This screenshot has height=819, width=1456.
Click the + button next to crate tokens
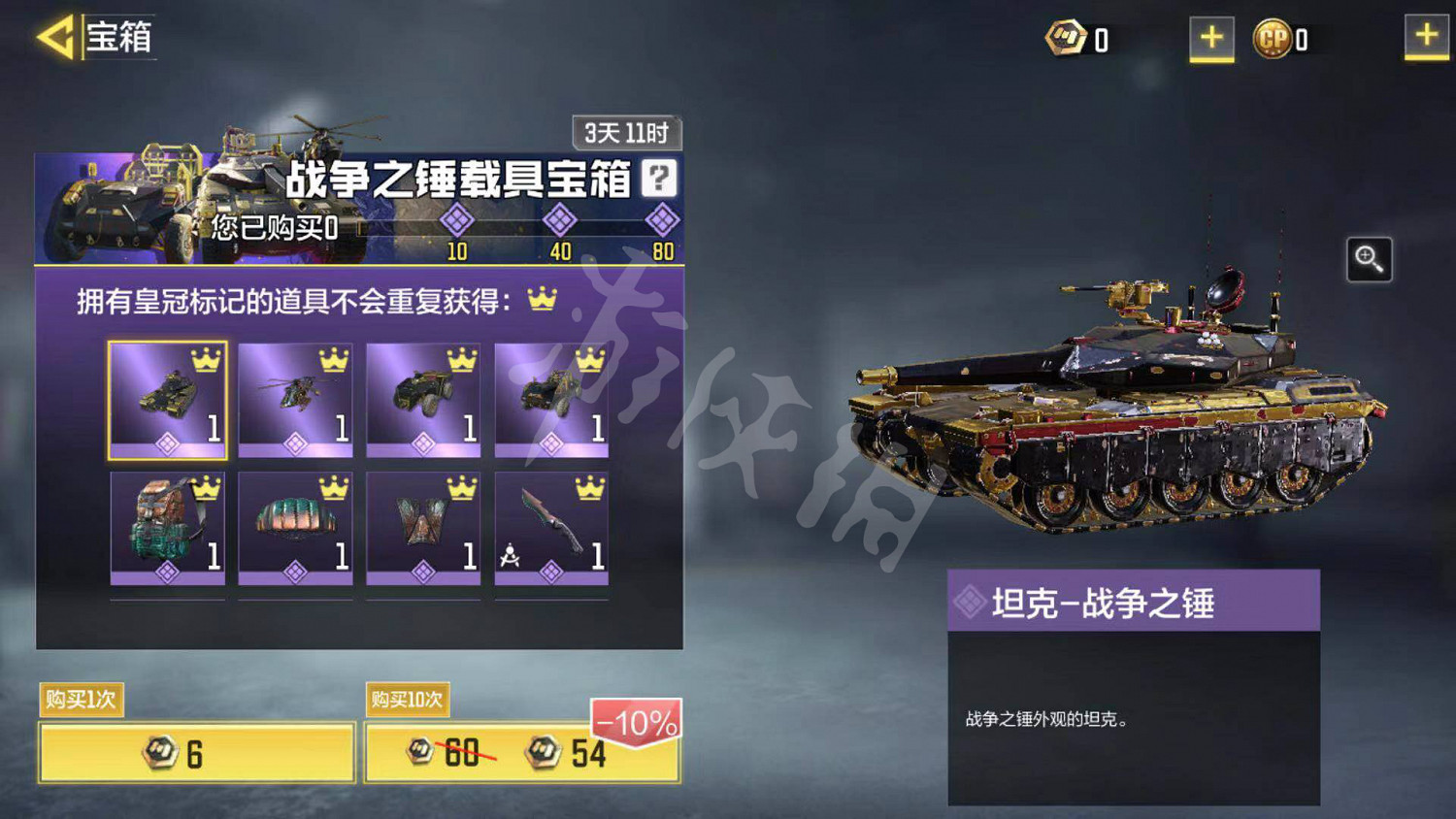(1209, 39)
